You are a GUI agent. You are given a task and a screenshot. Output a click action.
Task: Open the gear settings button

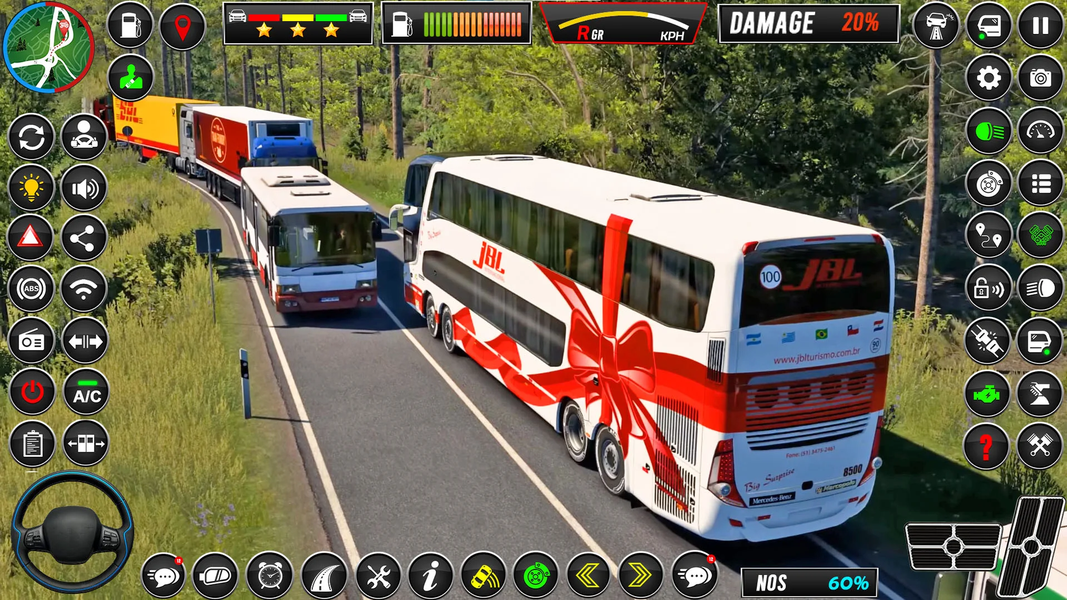(x=988, y=78)
